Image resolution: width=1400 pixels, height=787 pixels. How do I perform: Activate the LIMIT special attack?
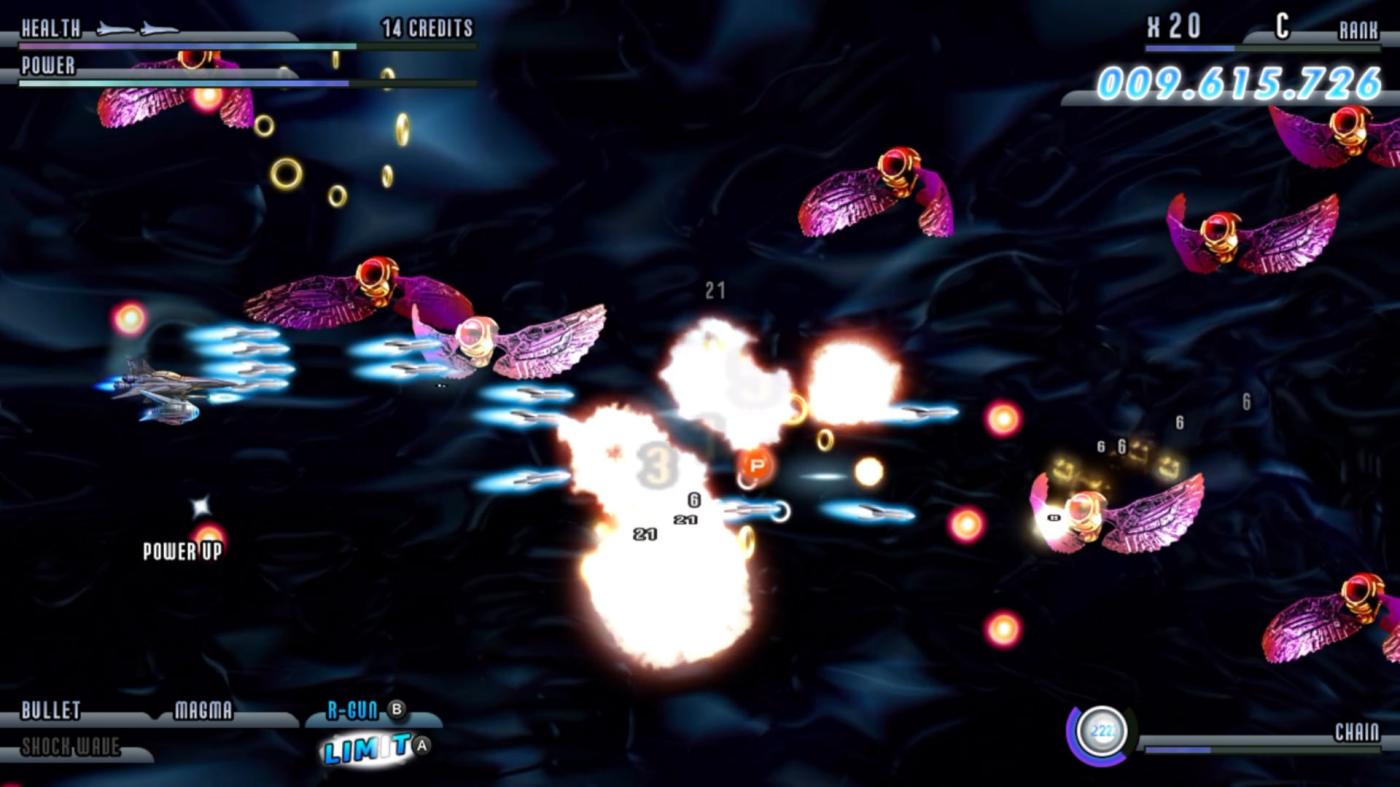[366, 747]
